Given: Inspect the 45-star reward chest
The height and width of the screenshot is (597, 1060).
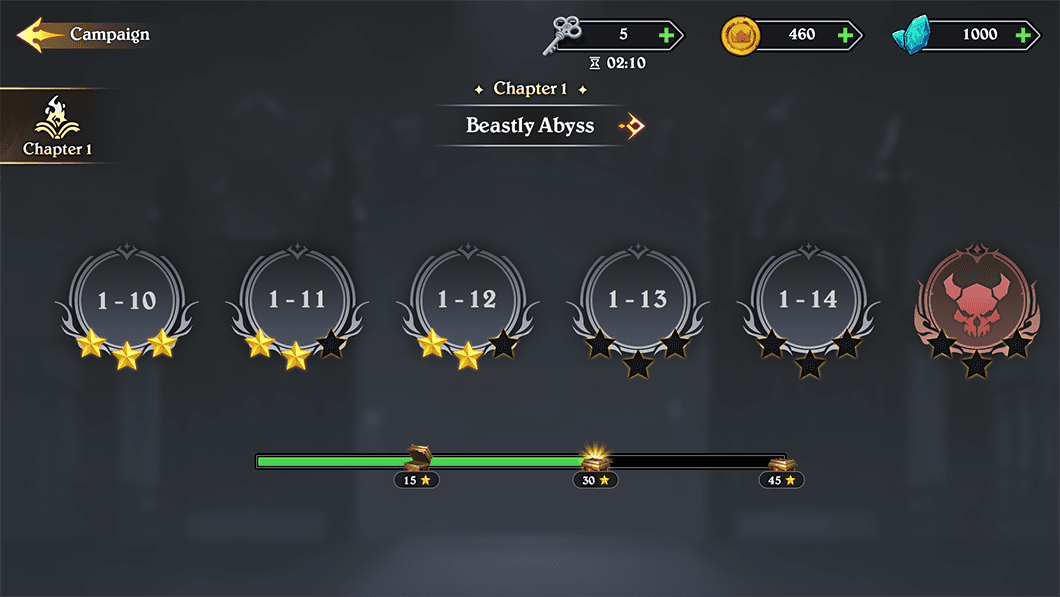Looking at the screenshot, I should click(782, 463).
